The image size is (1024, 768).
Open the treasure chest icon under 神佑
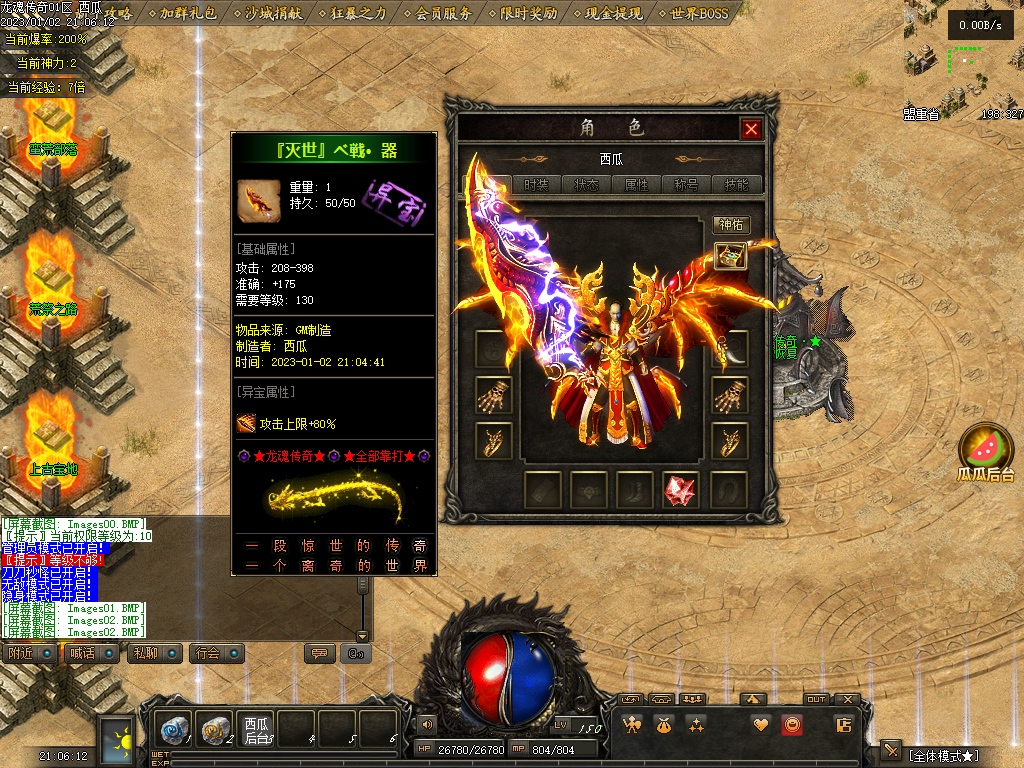pyautogui.click(x=731, y=256)
